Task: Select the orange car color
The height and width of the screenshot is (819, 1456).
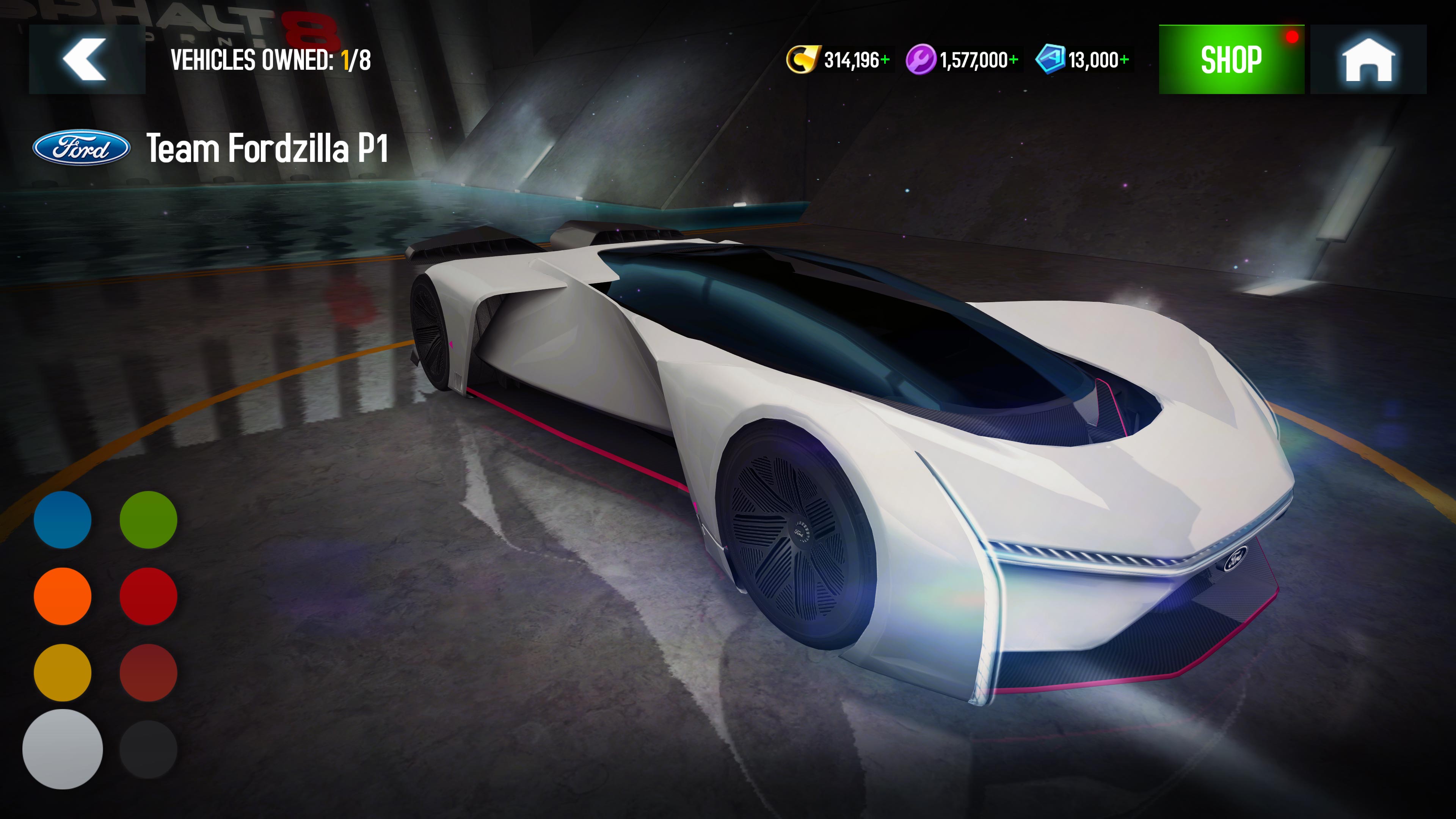Action: click(63, 596)
